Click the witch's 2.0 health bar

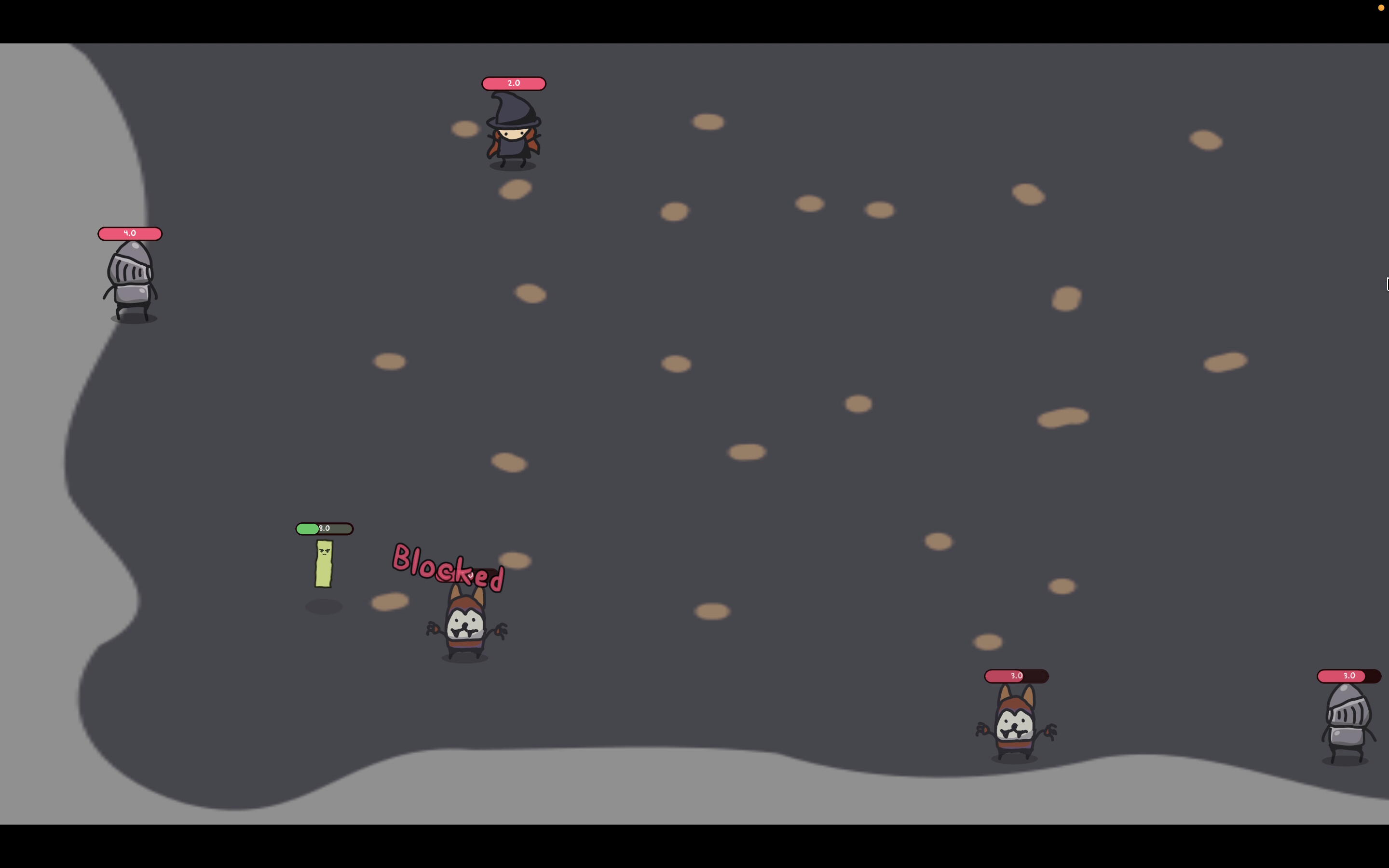click(x=513, y=83)
